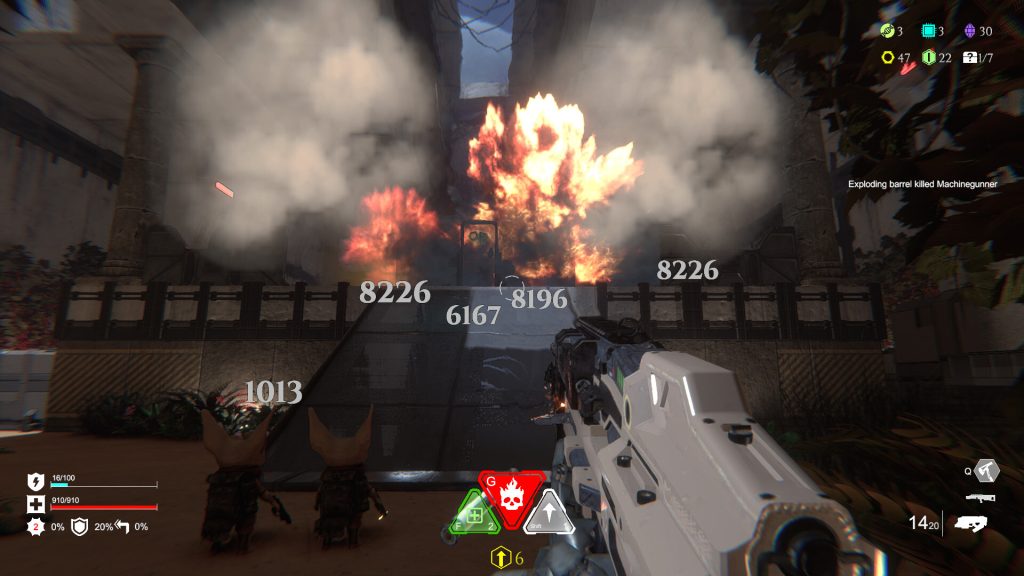The image size is (1024, 576).
Task: Click the white health cross icon
Action: 34,502
